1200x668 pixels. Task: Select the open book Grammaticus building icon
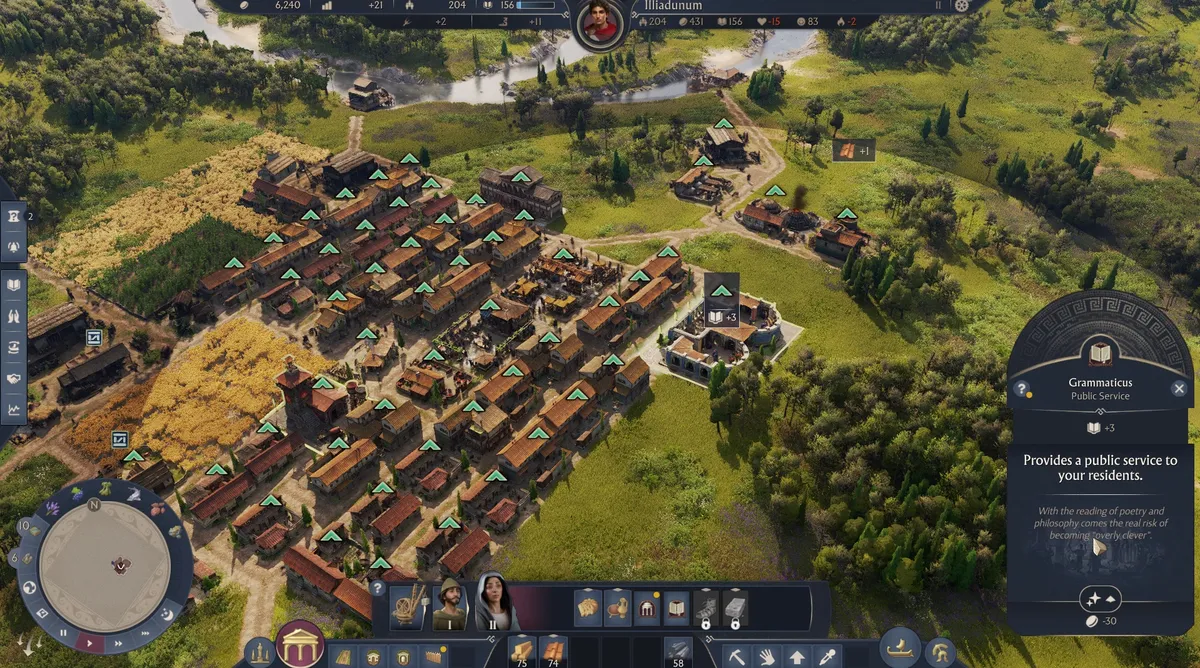pyautogui.click(x=677, y=607)
